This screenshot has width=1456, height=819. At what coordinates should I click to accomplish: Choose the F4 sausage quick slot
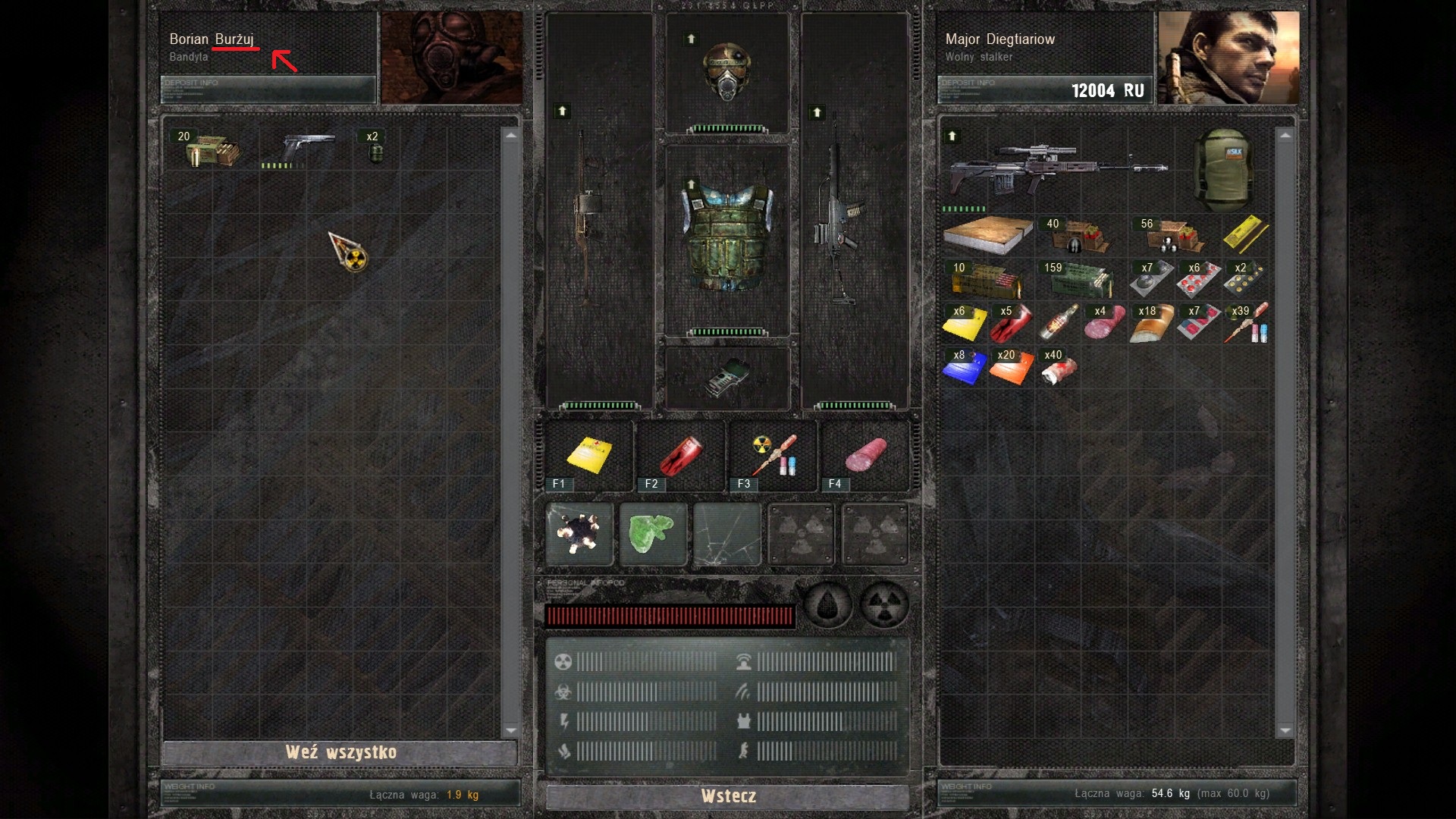(x=864, y=457)
